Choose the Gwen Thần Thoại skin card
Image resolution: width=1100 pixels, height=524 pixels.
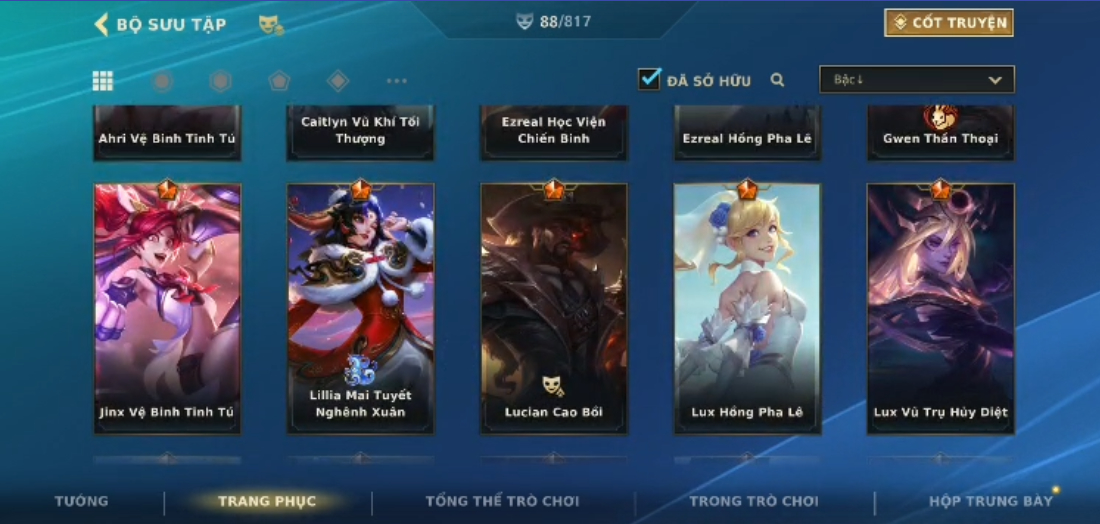[x=940, y=134]
